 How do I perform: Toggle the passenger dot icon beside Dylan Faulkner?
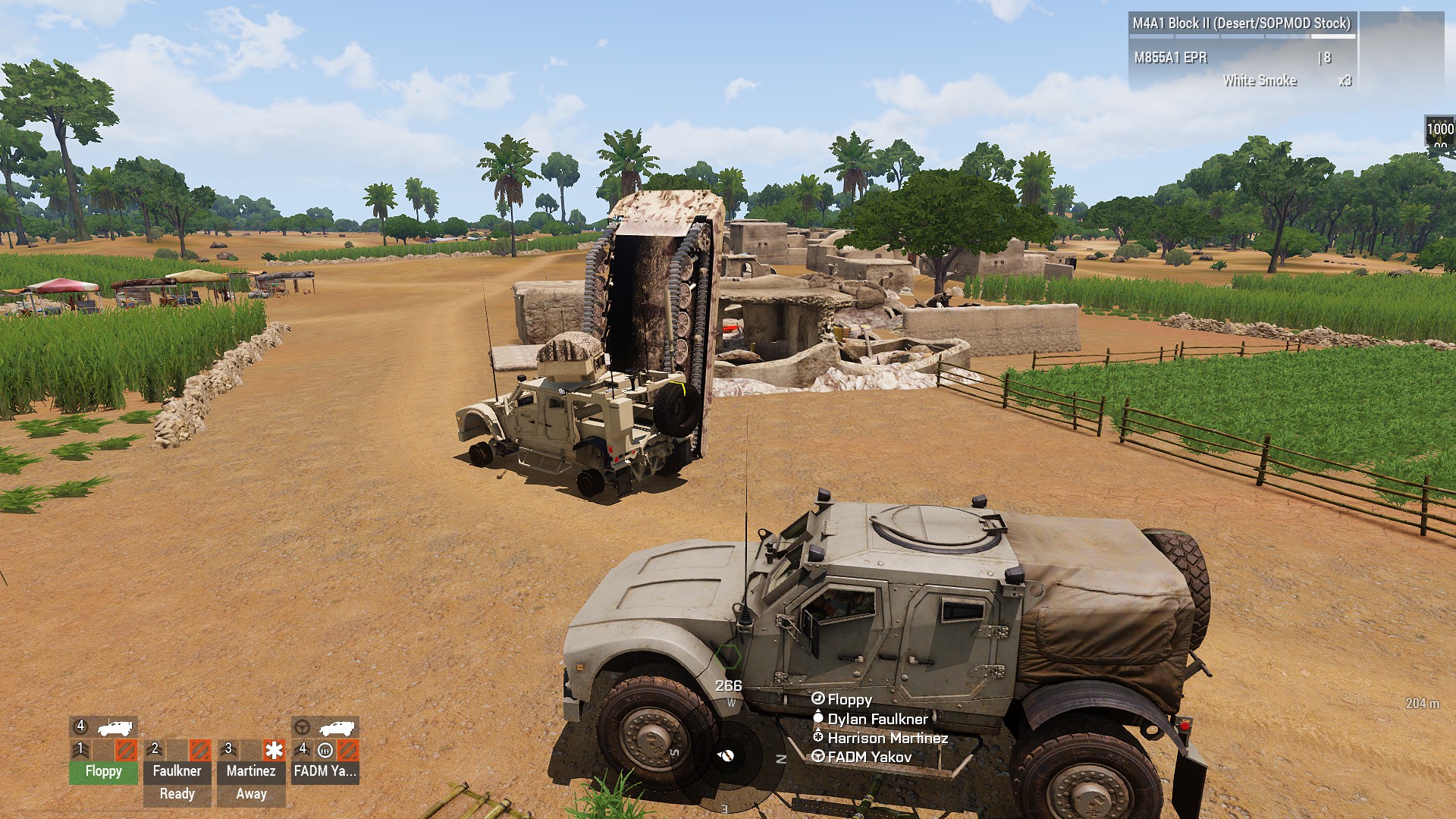(x=818, y=719)
